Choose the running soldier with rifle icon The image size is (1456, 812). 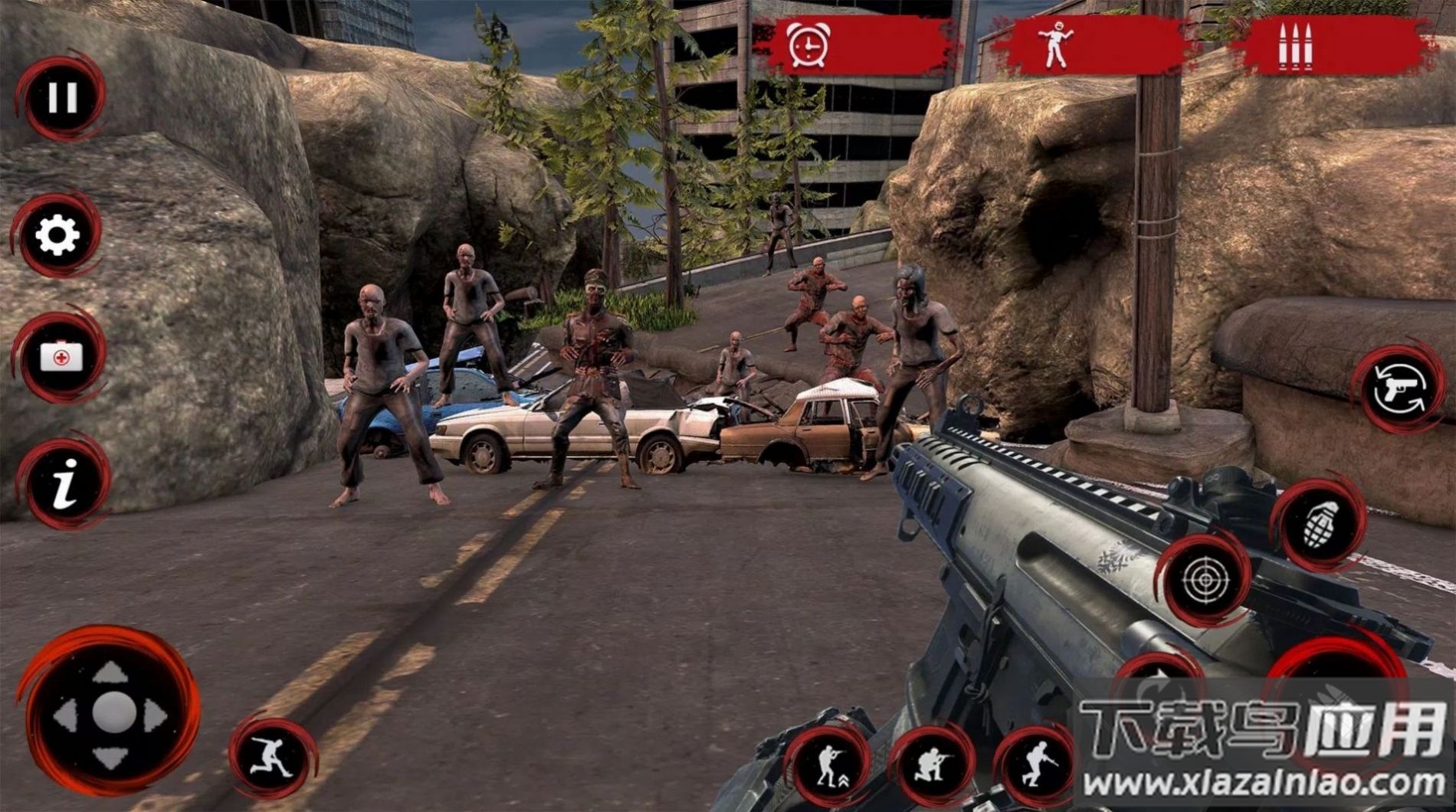[x=1036, y=762]
